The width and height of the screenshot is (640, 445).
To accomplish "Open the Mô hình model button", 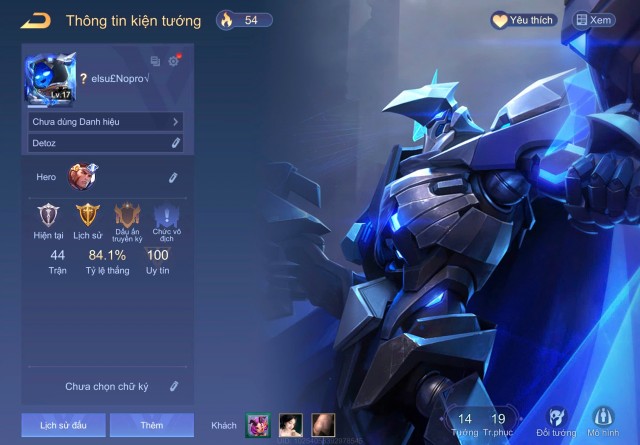I will 603,422.
